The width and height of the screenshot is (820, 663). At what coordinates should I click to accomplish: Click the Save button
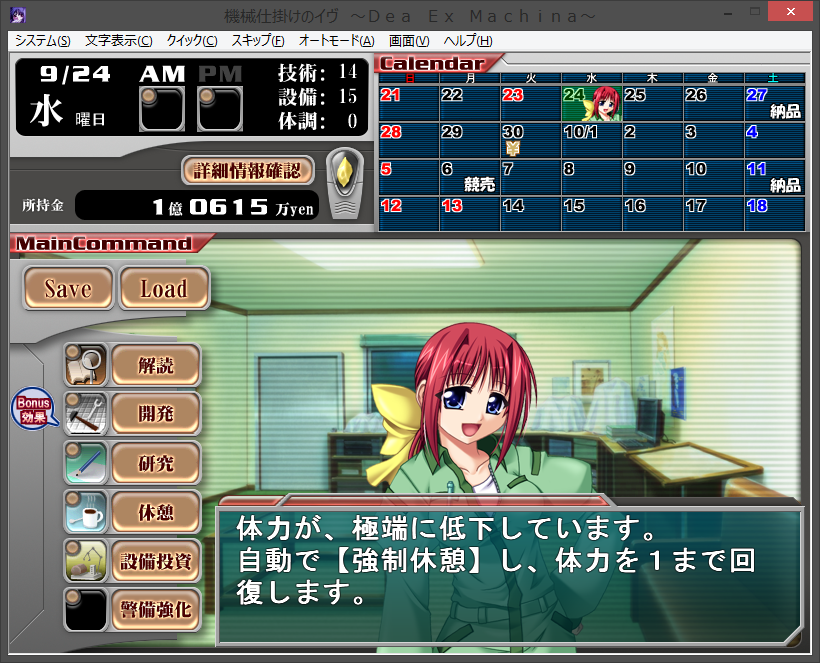tap(68, 289)
